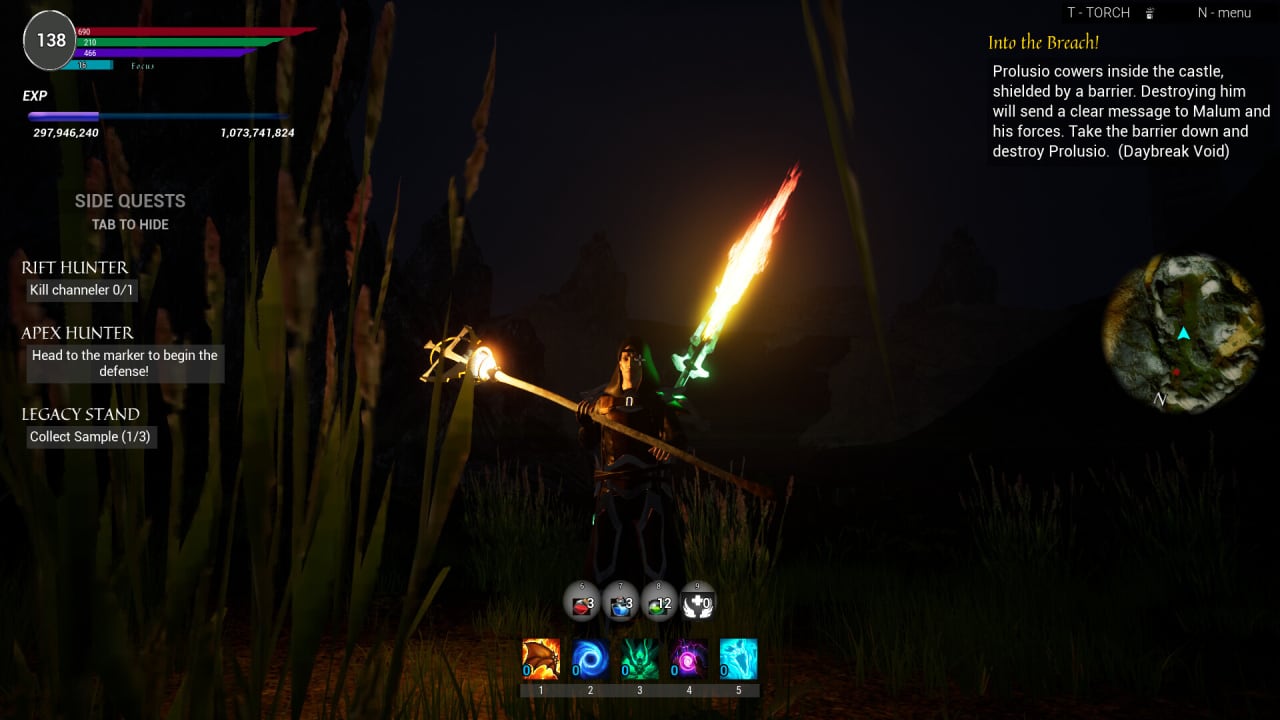This screenshot has height=720, width=1280.
Task: Cast the blue vortex ability
Action: tap(590, 660)
